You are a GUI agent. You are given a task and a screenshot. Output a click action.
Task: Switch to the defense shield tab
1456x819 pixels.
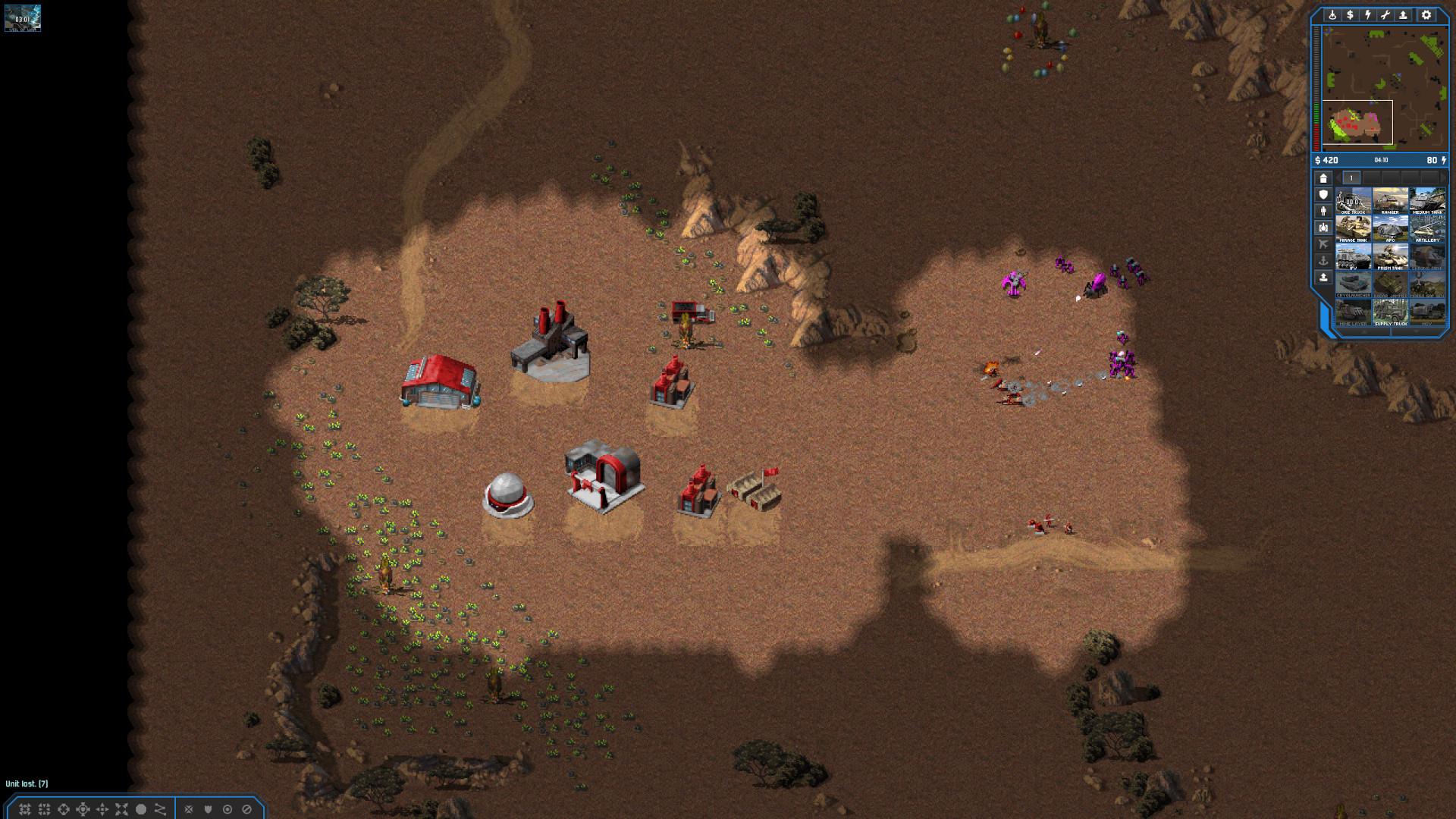(1323, 195)
